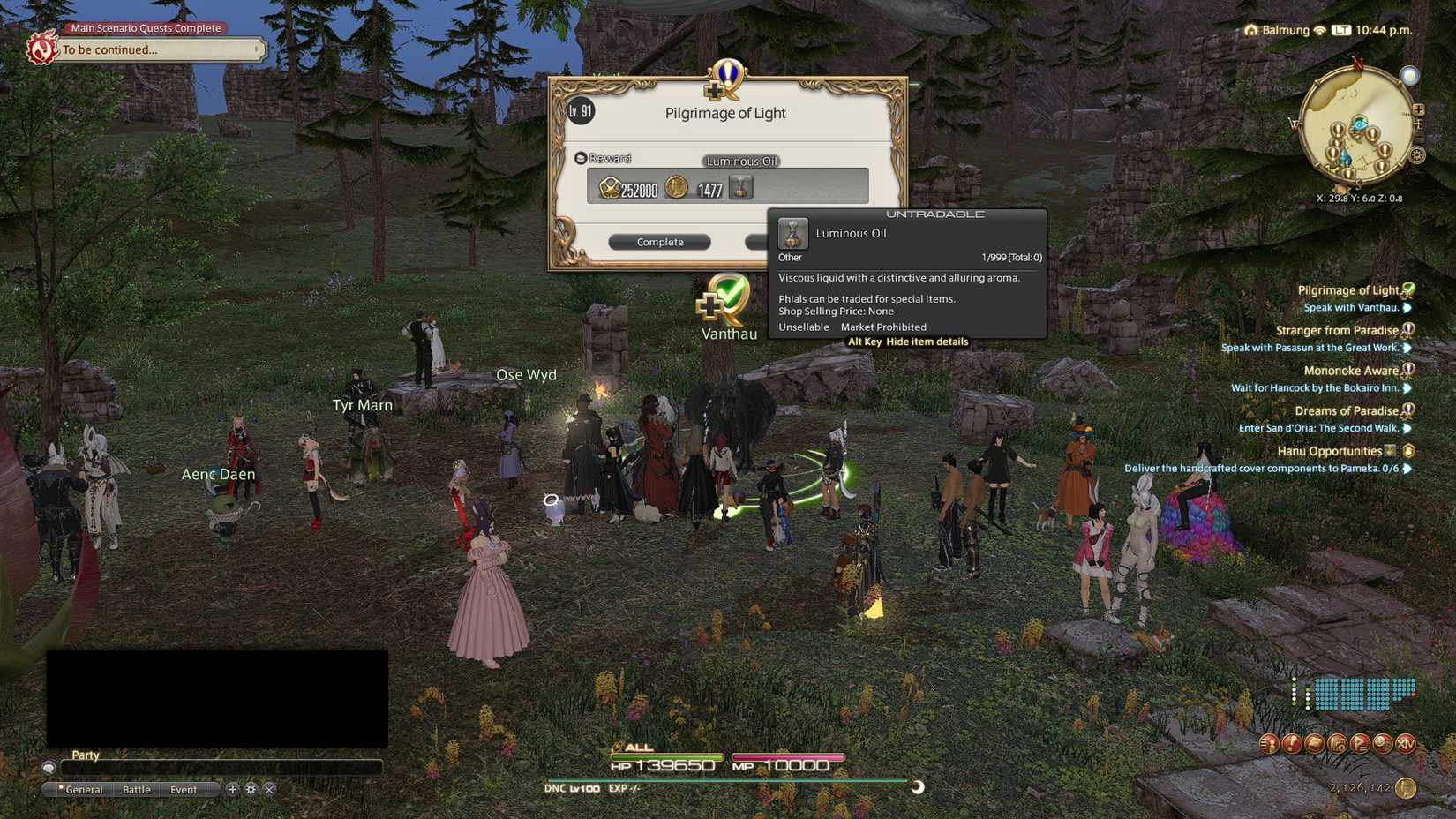Open the character info icon in system menu
This screenshot has width=1456, height=819.
click(1268, 744)
